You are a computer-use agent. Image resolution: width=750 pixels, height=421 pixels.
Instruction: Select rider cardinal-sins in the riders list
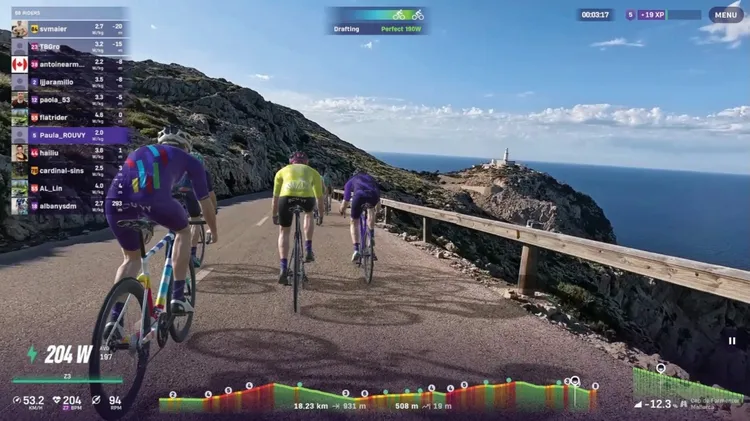tap(69, 170)
